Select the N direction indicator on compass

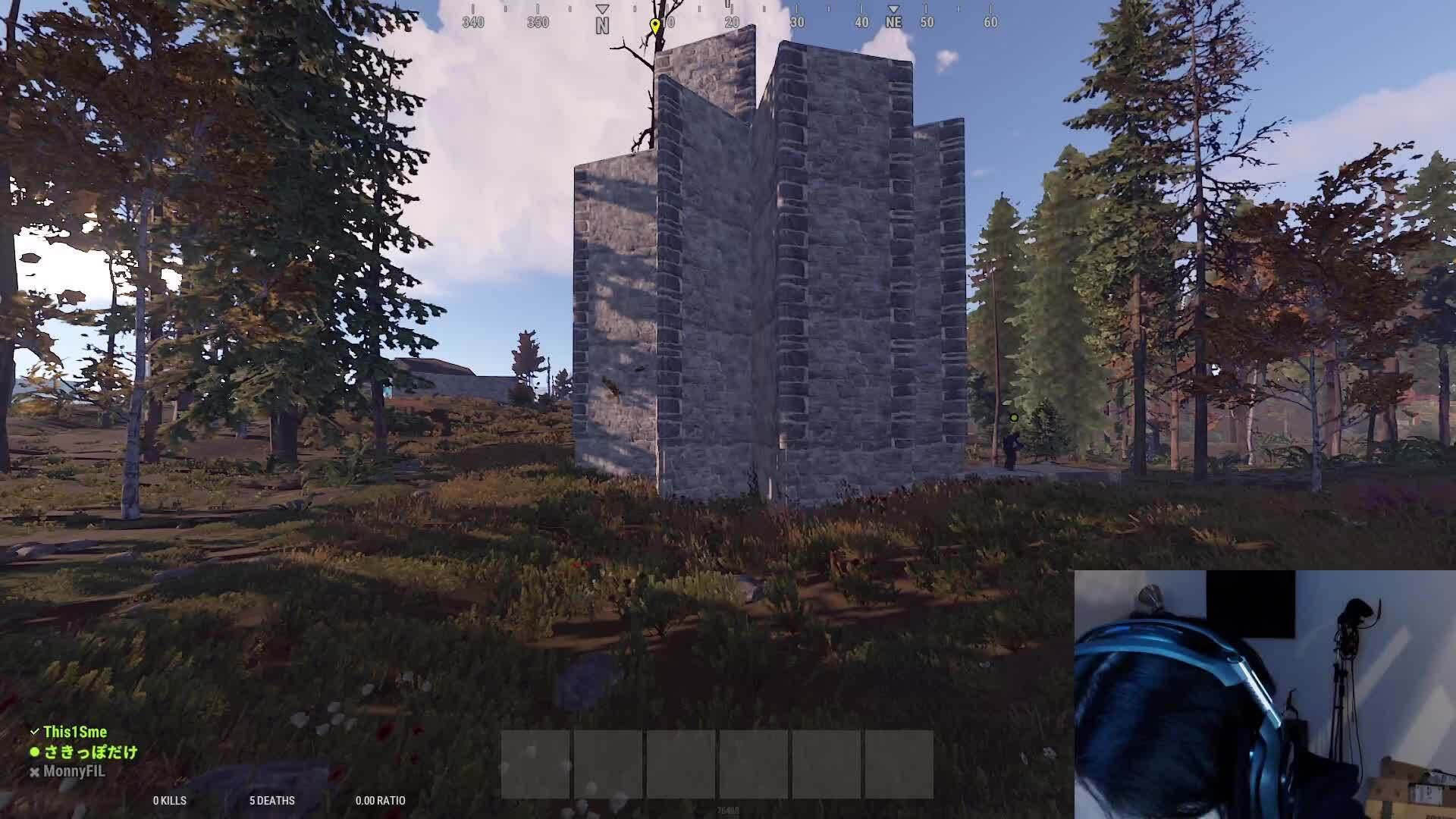coord(602,24)
